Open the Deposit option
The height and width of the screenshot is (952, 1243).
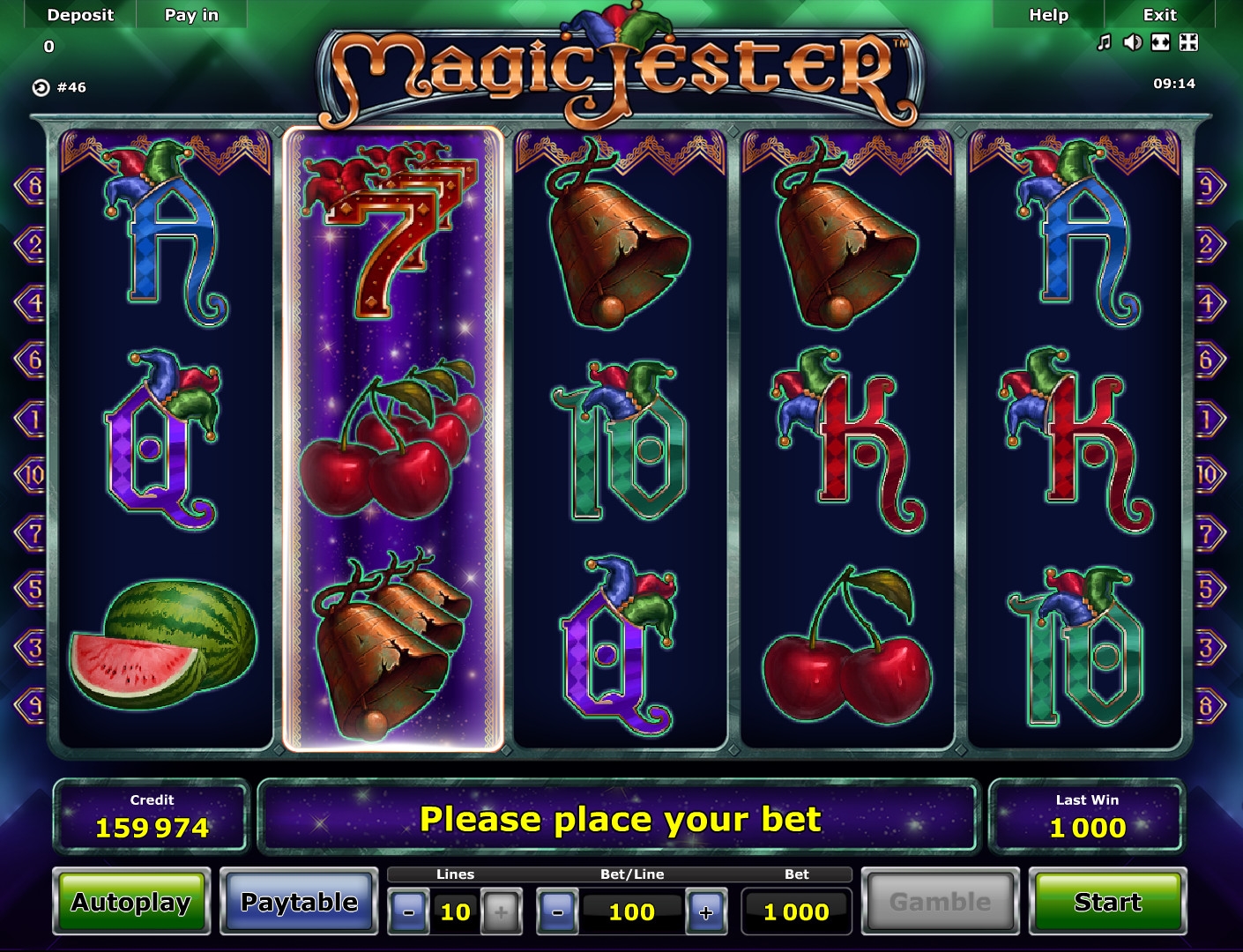coord(80,15)
